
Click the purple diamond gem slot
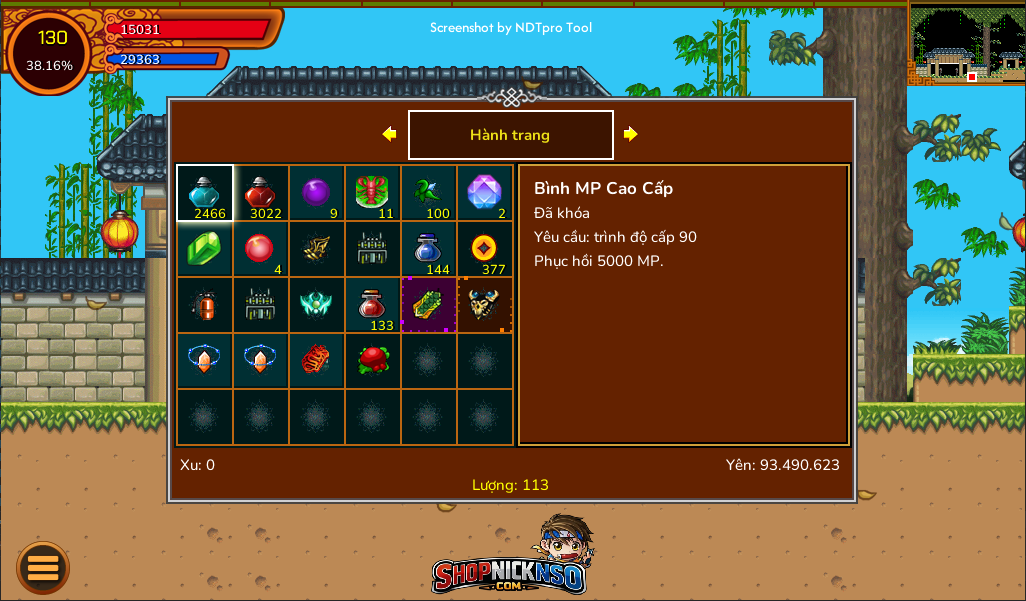[x=485, y=193]
